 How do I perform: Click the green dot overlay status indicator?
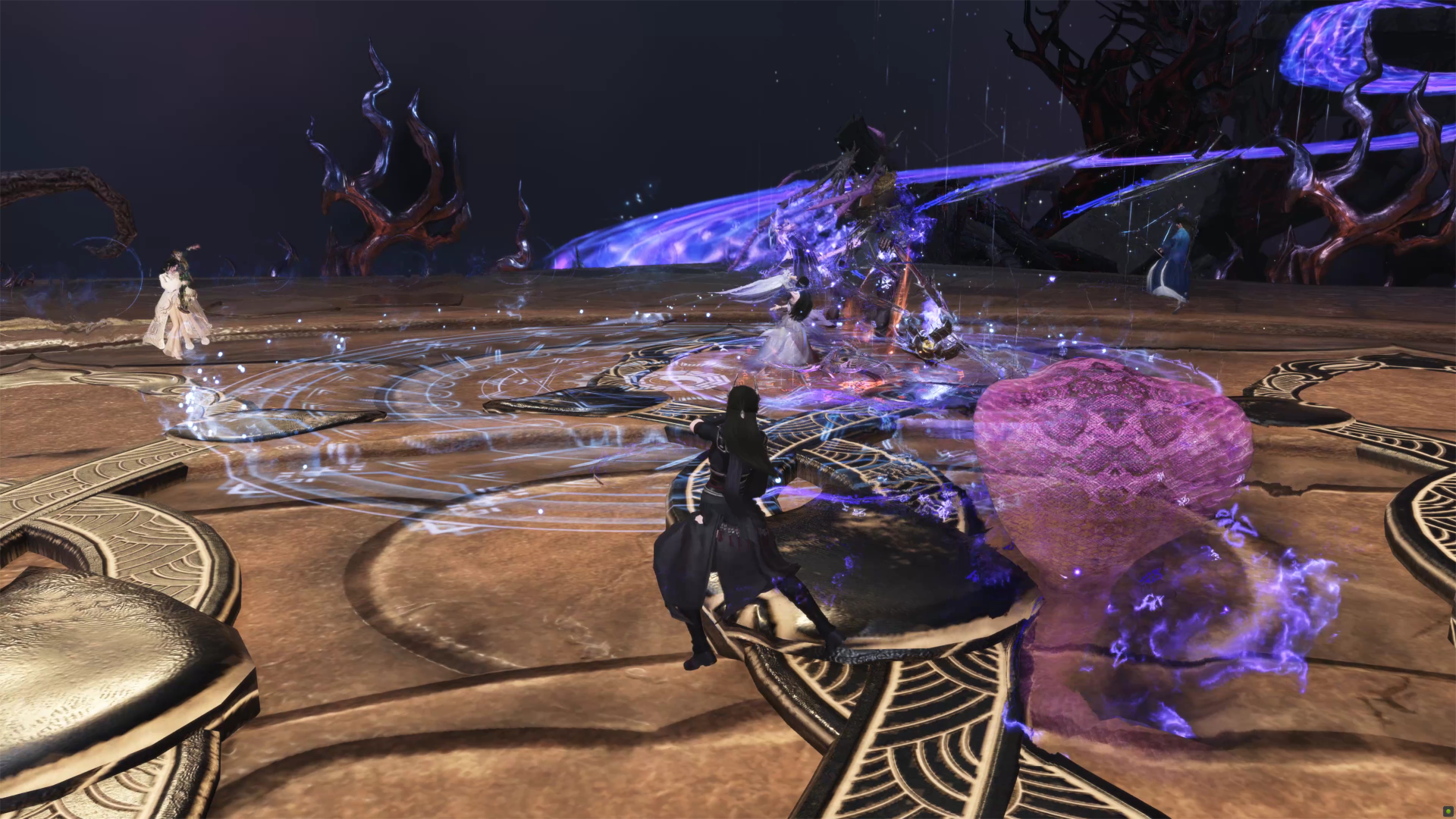pos(1448,811)
